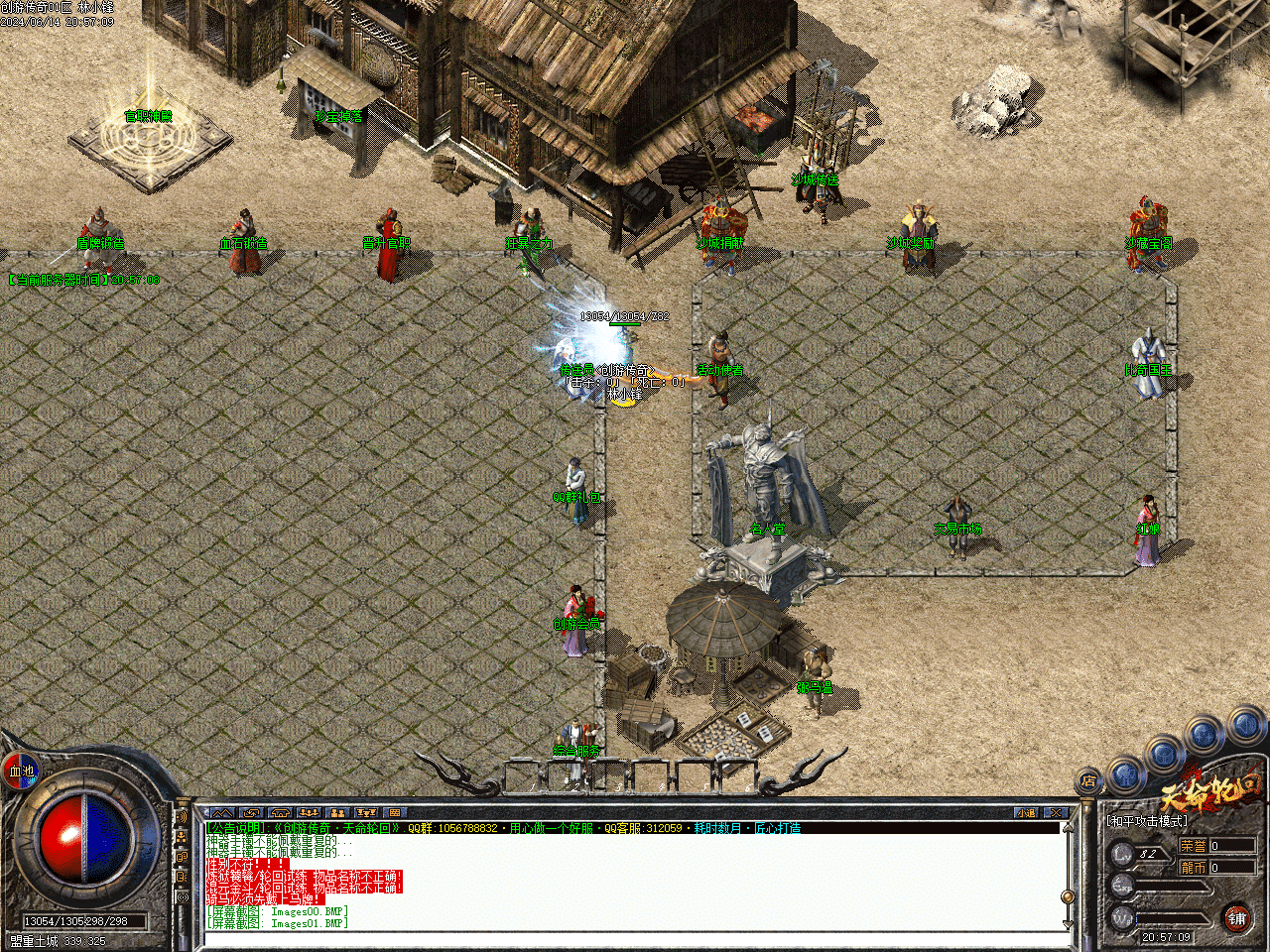Toggle the speaker icon beside the chat window
1270x952 pixels.
tap(182, 817)
